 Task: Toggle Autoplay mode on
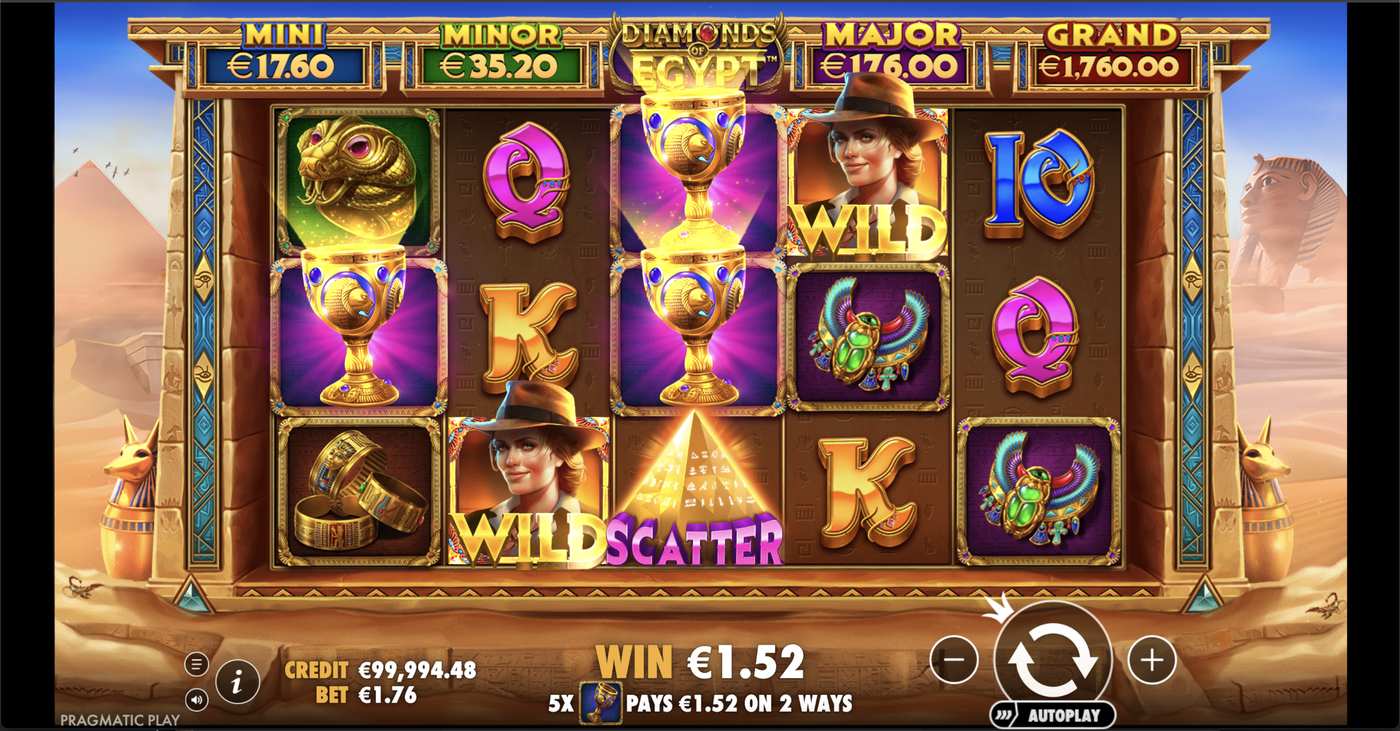[x=1059, y=714]
